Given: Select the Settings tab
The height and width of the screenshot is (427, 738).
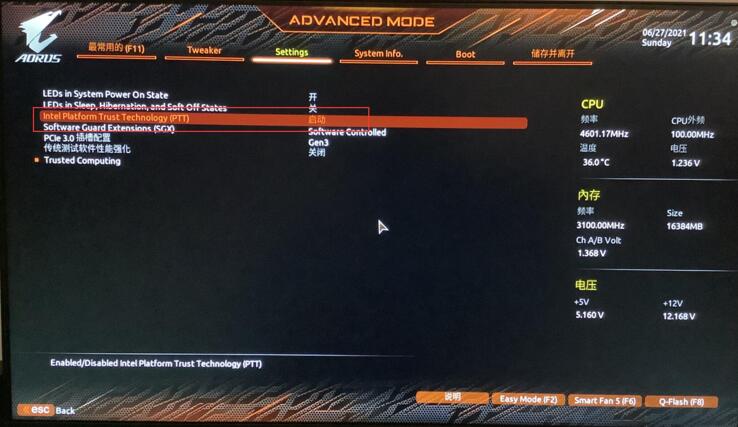Looking at the screenshot, I should [x=292, y=52].
